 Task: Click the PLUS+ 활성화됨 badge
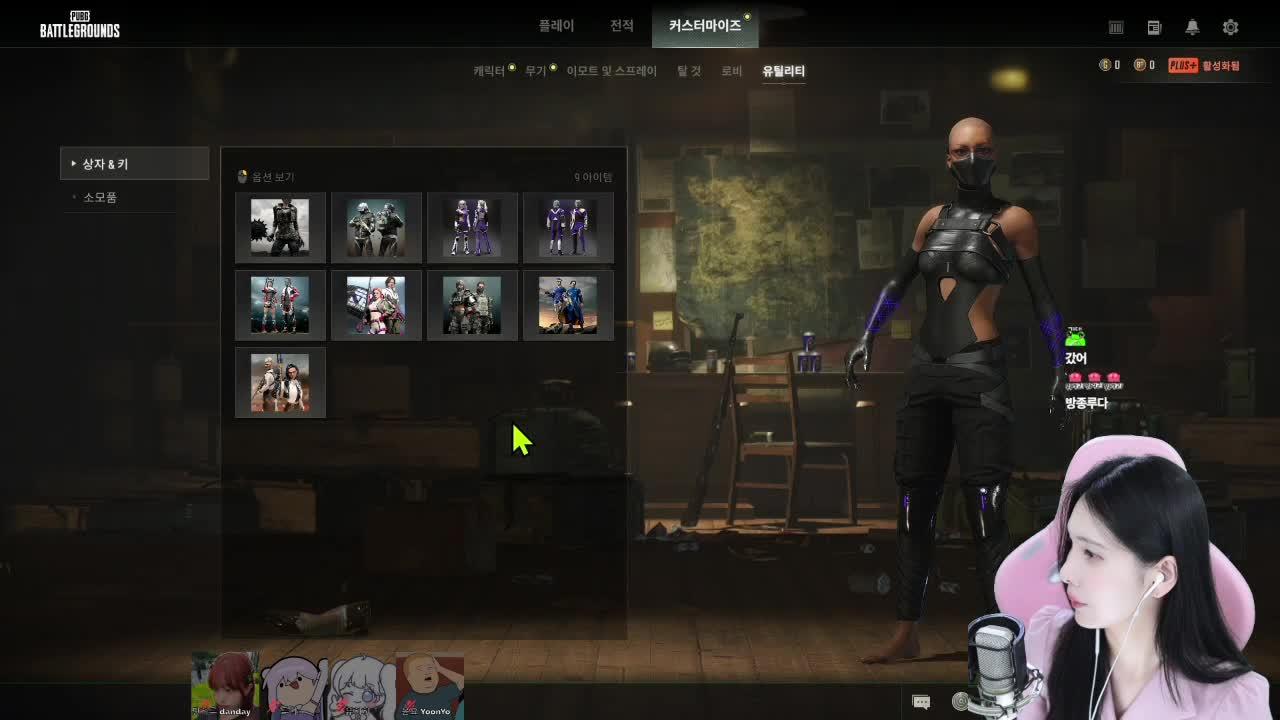pos(1190,64)
